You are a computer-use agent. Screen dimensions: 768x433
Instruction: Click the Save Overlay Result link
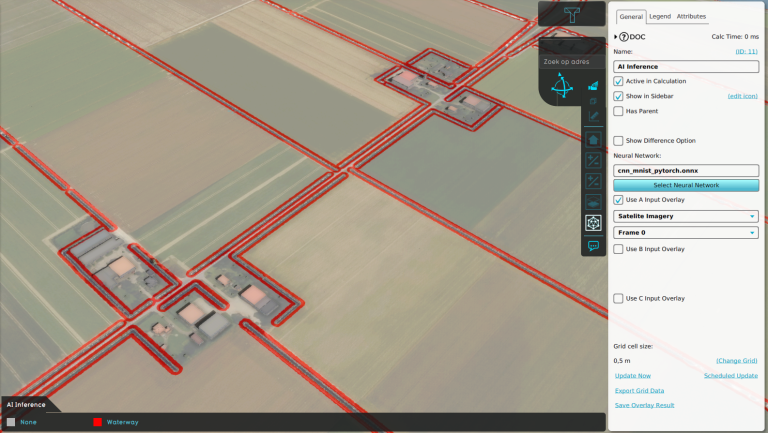point(644,405)
